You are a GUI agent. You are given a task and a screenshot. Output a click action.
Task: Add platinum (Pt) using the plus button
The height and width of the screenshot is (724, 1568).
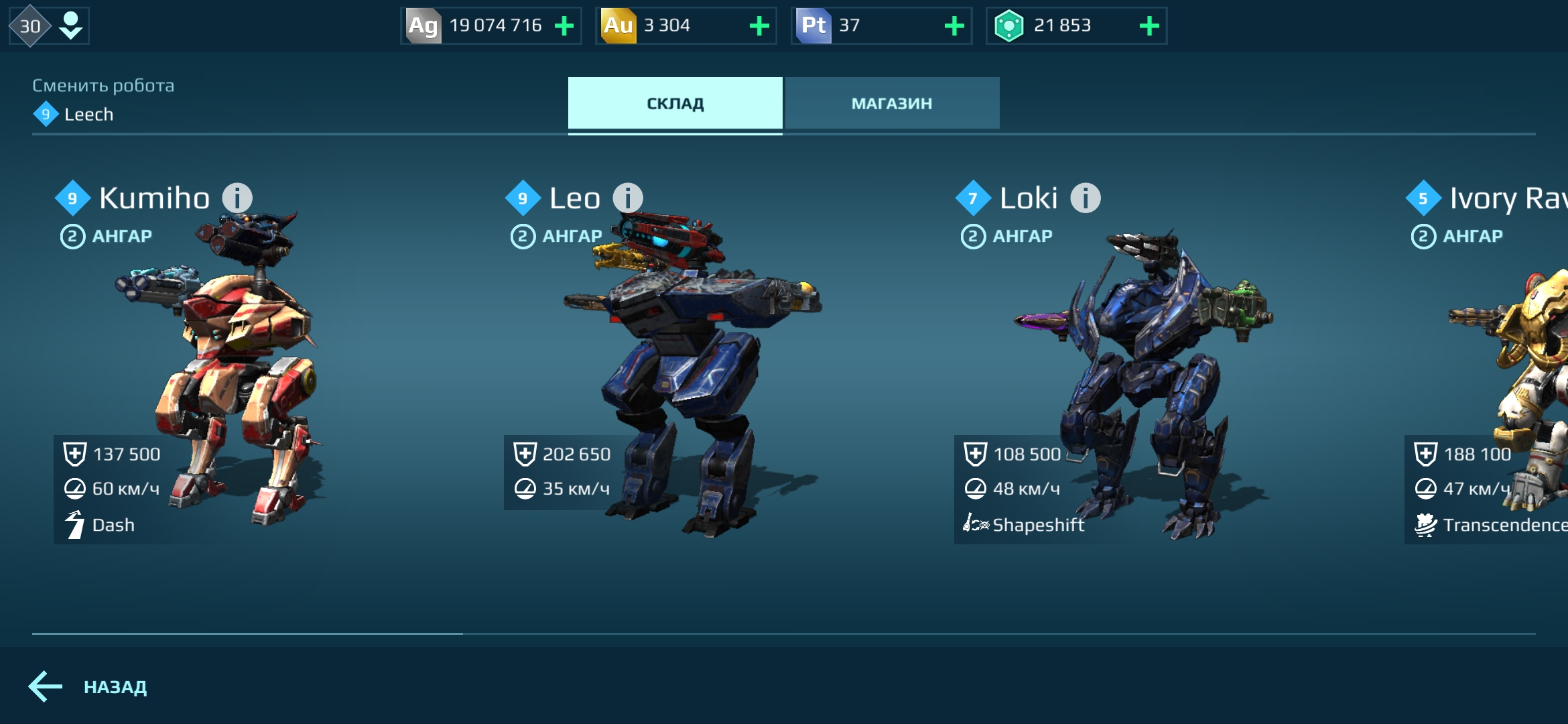coord(954,26)
